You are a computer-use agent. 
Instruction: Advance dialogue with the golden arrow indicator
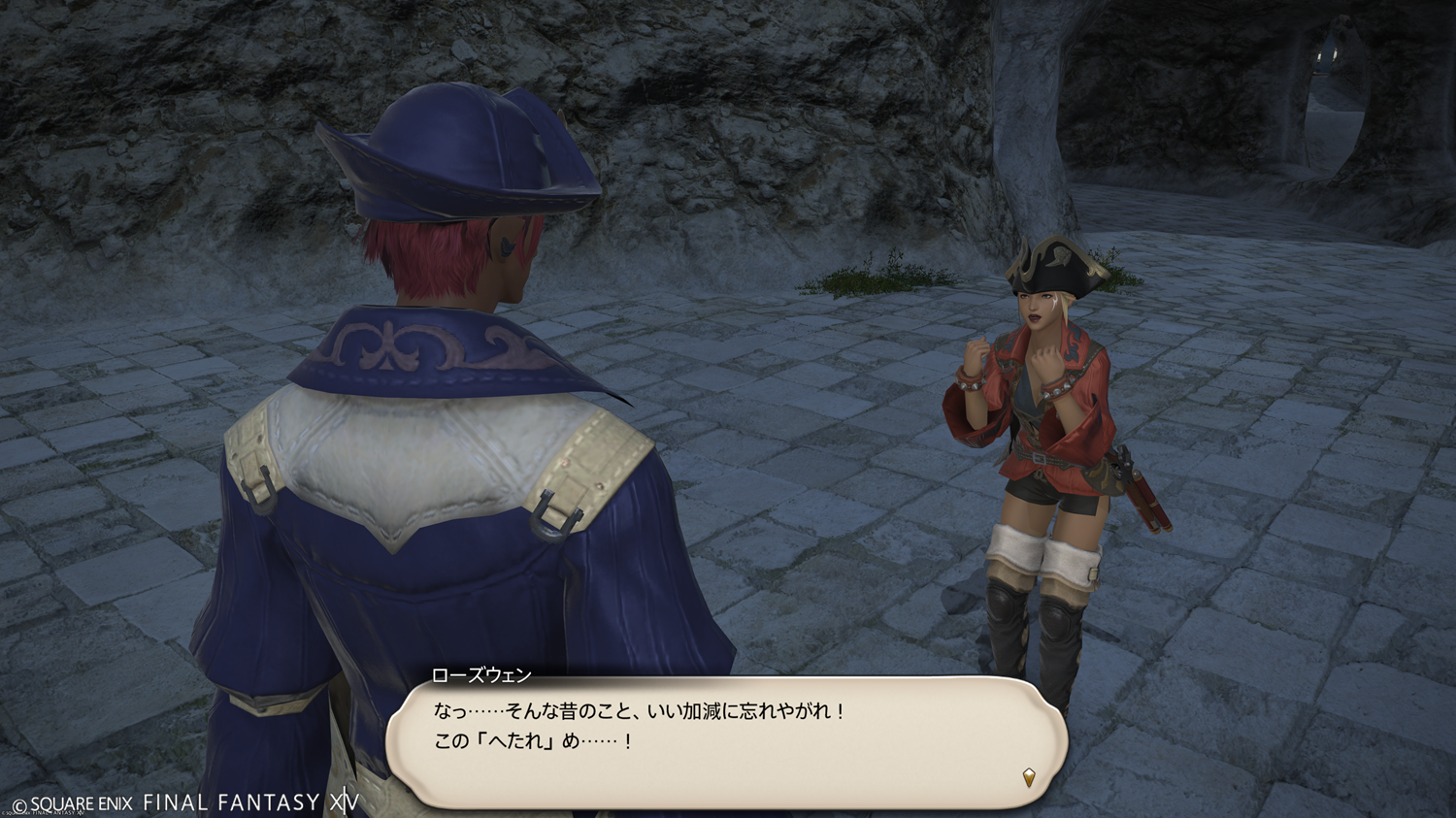pos(1029,776)
